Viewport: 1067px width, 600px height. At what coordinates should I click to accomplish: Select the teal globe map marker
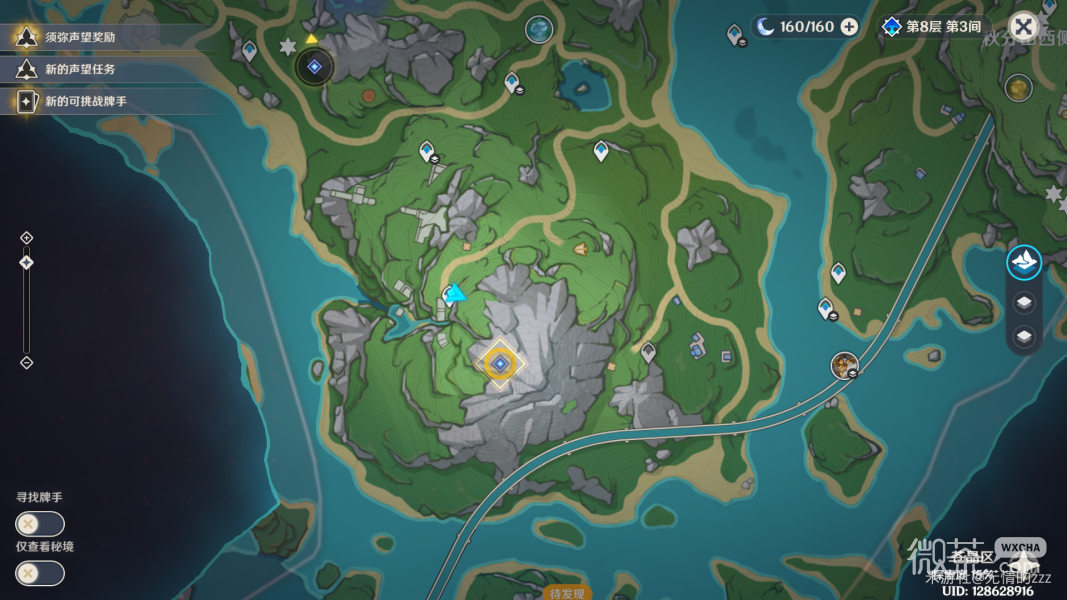[x=540, y=30]
